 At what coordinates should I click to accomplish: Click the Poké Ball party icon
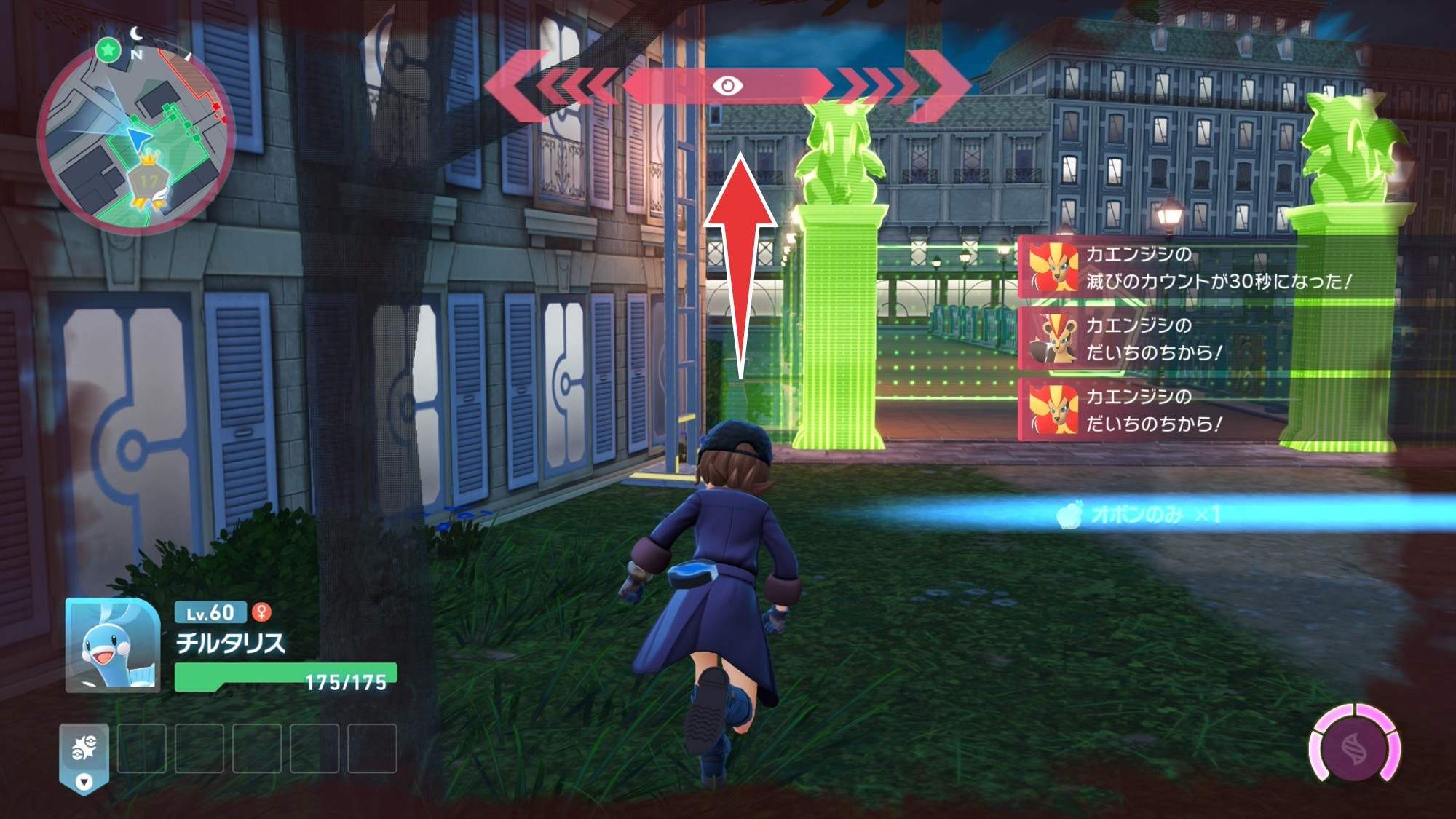pyautogui.click(x=84, y=748)
